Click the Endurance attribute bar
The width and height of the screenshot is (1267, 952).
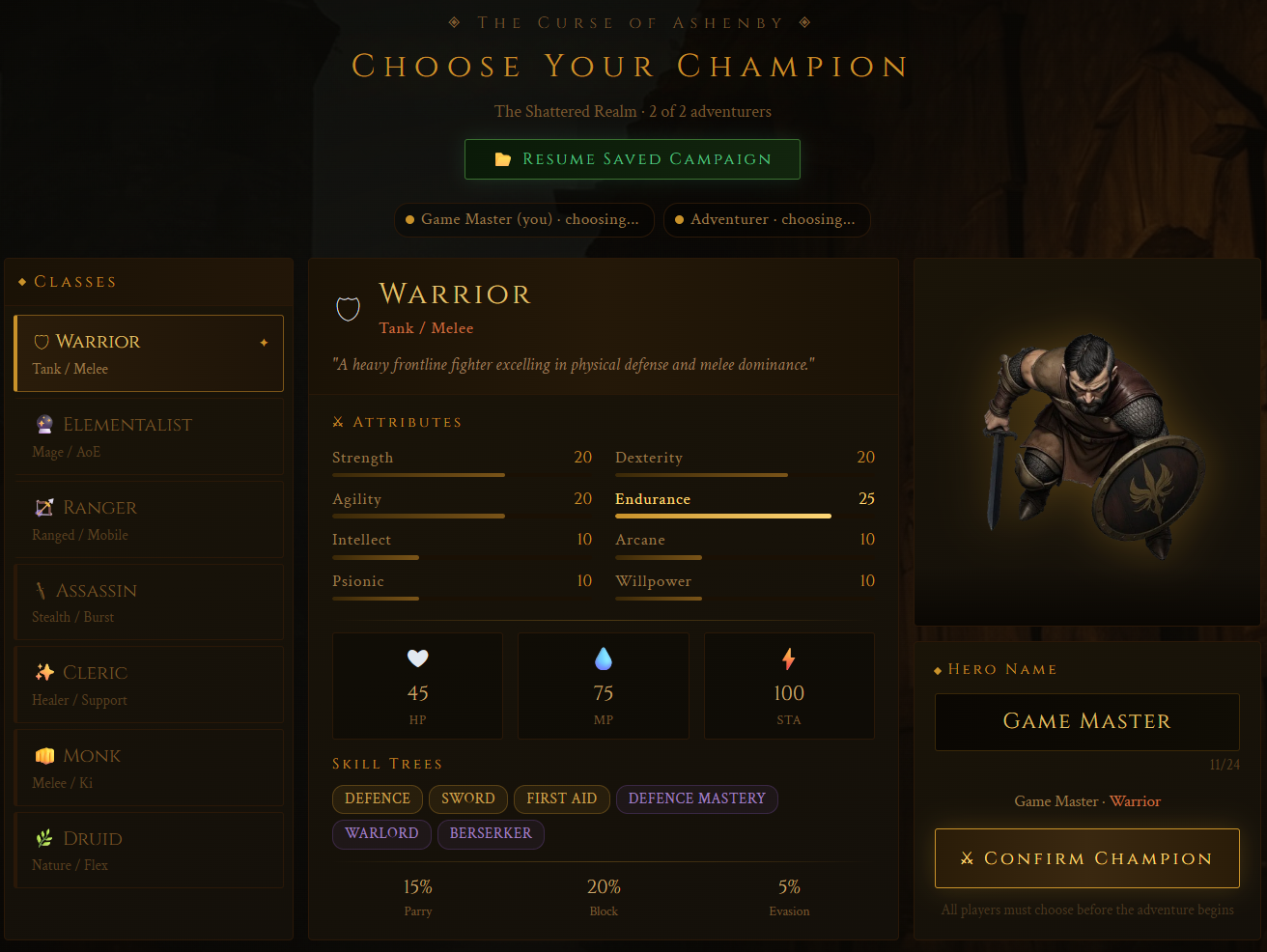pos(722,516)
